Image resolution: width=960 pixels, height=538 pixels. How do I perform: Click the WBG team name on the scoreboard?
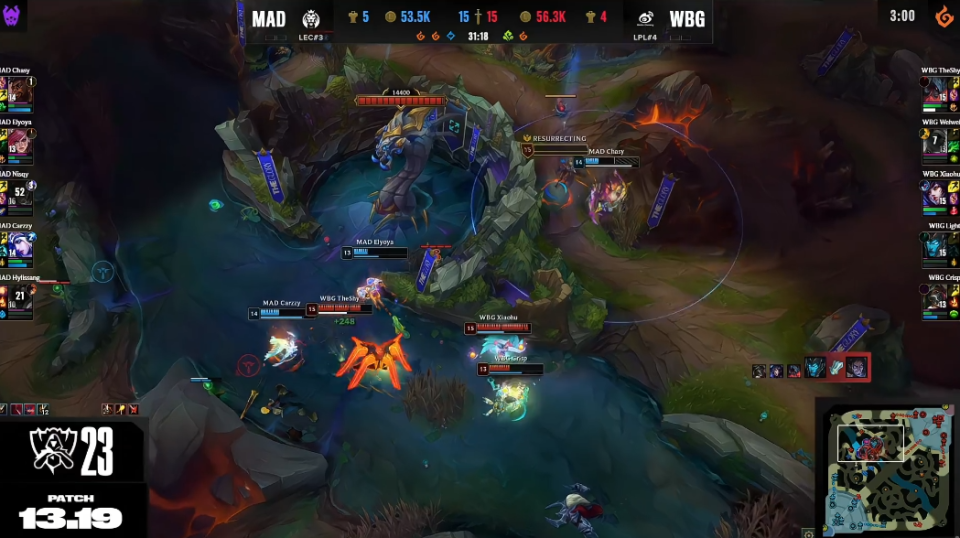point(686,19)
